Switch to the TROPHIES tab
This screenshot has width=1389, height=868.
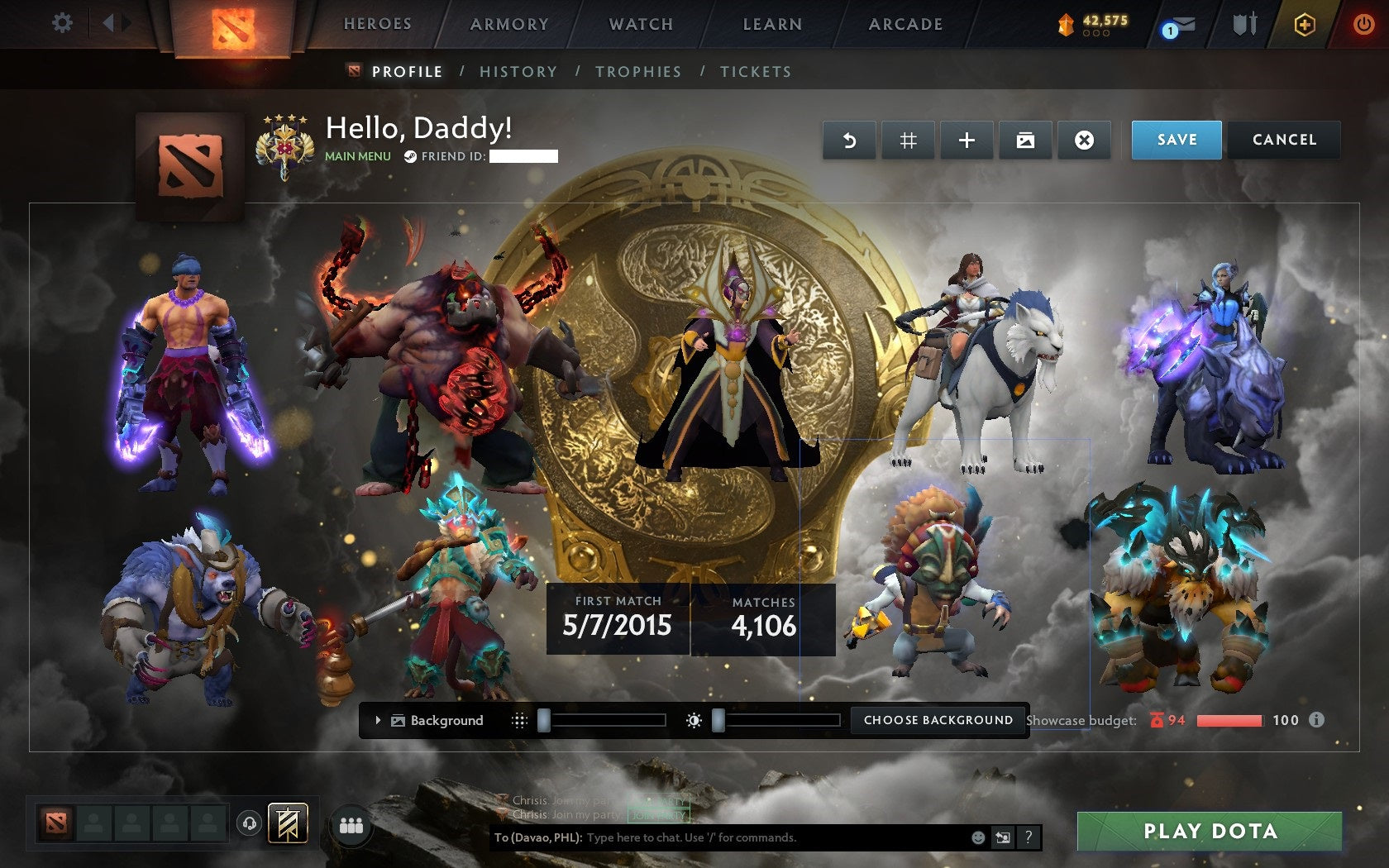coord(637,72)
